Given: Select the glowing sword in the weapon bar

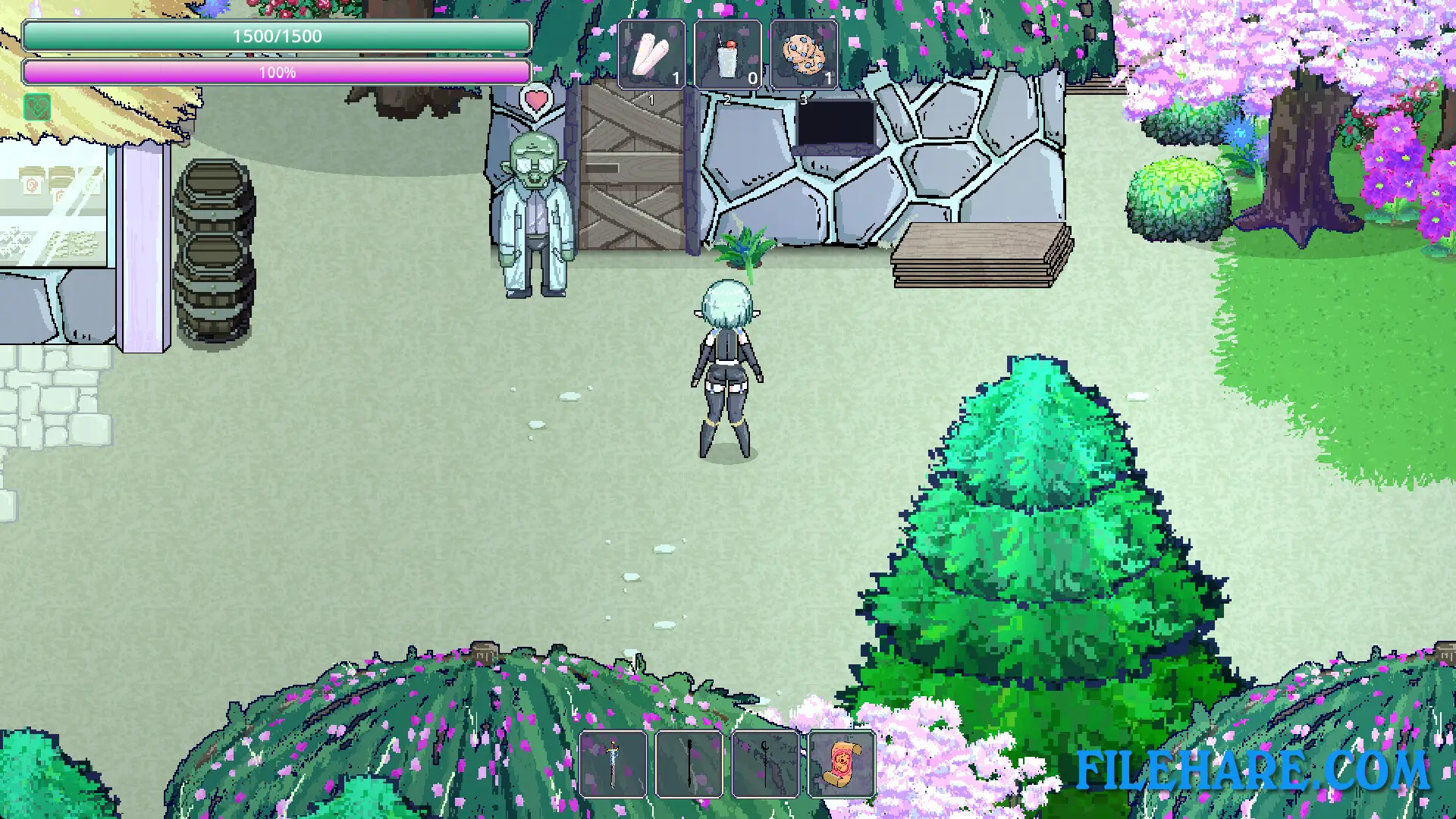Looking at the screenshot, I should click(x=613, y=762).
